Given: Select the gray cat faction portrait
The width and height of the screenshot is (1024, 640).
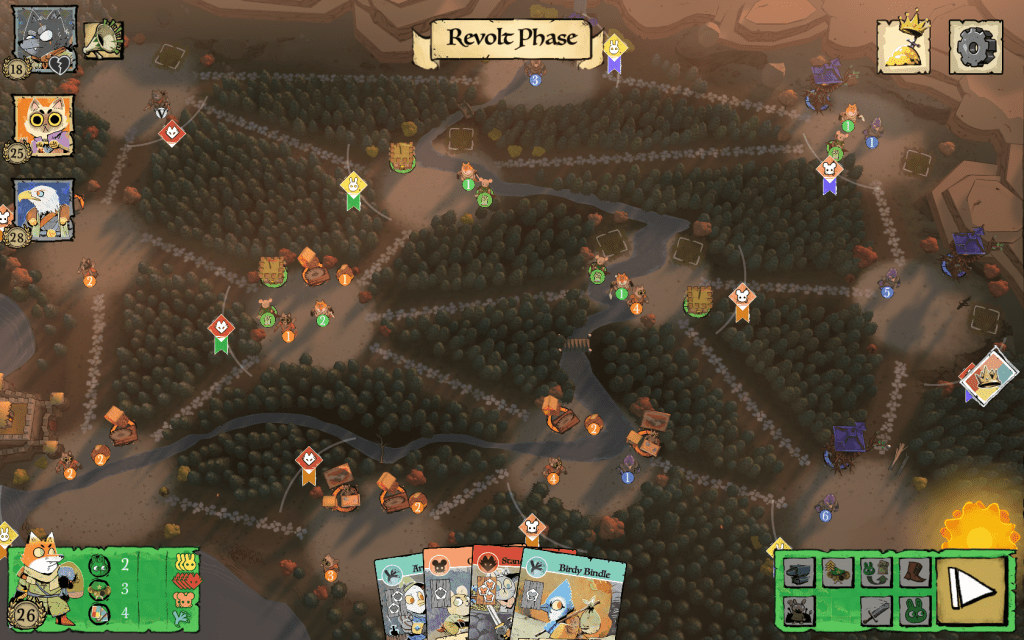Looking at the screenshot, I should click(43, 34).
